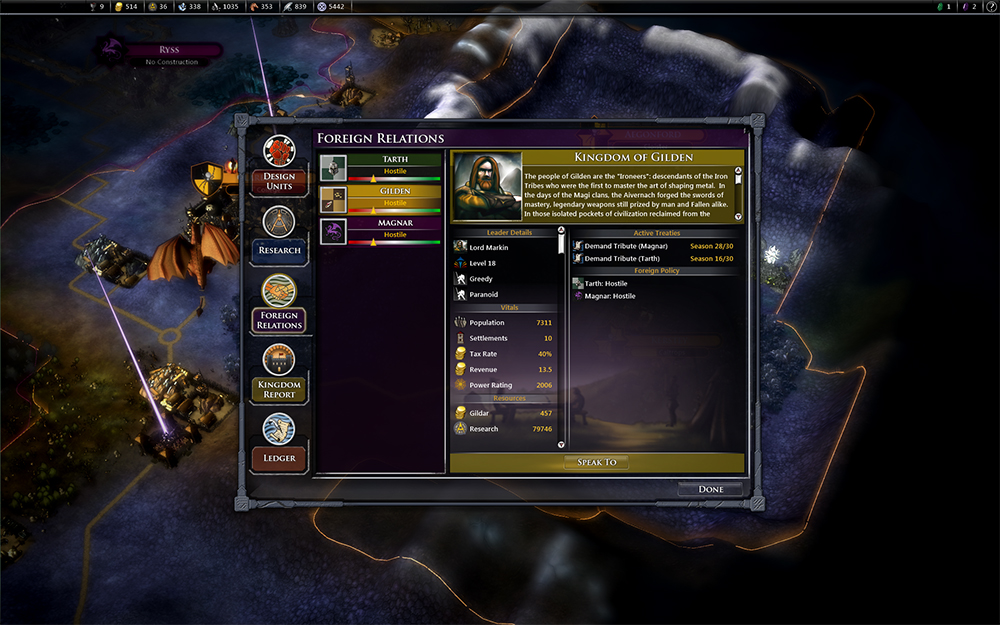Close the window with Done
Image resolution: width=1000 pixels, height=625 pixels.
[711, 489]
